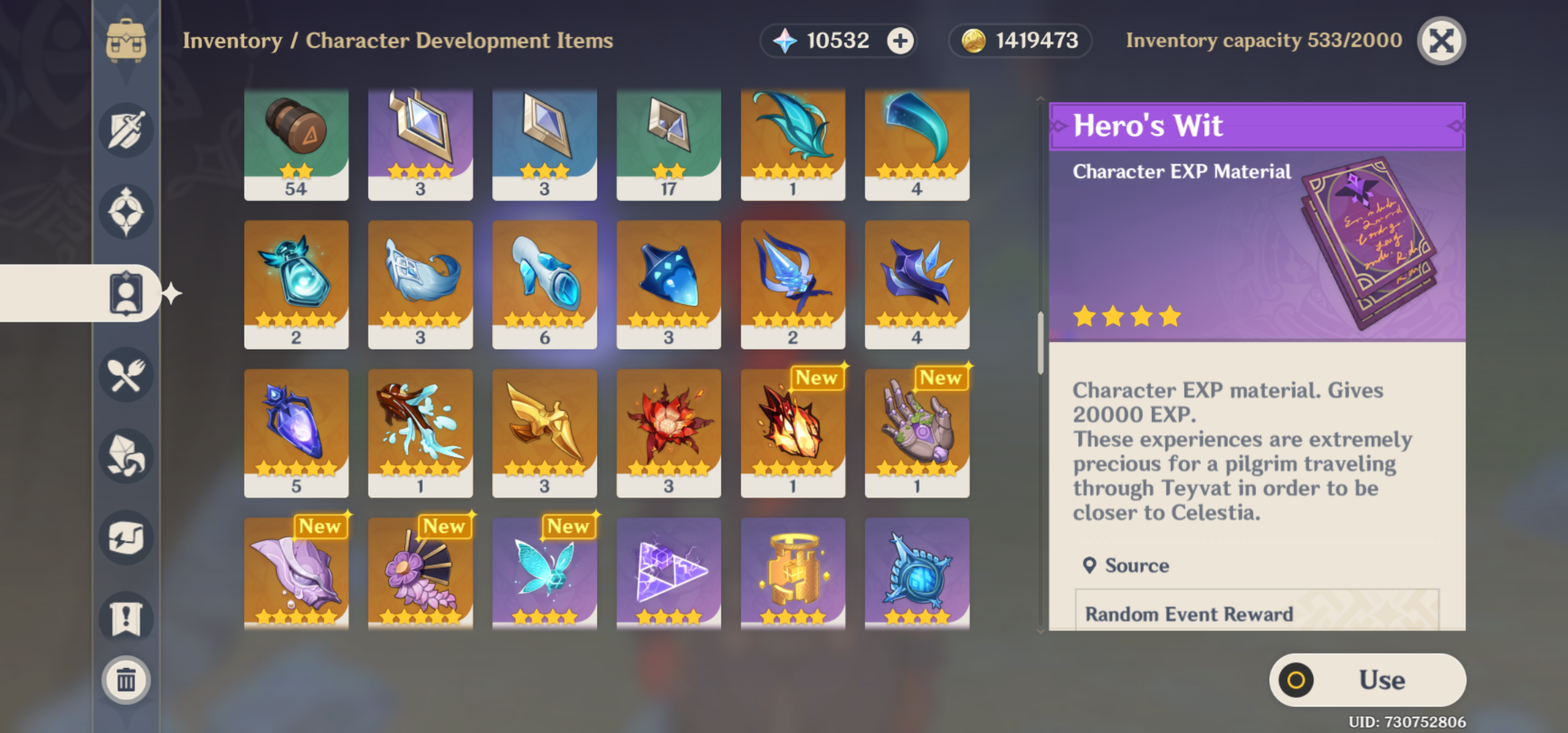Click the close X in top-right corner

click(x=1443, y=41)
